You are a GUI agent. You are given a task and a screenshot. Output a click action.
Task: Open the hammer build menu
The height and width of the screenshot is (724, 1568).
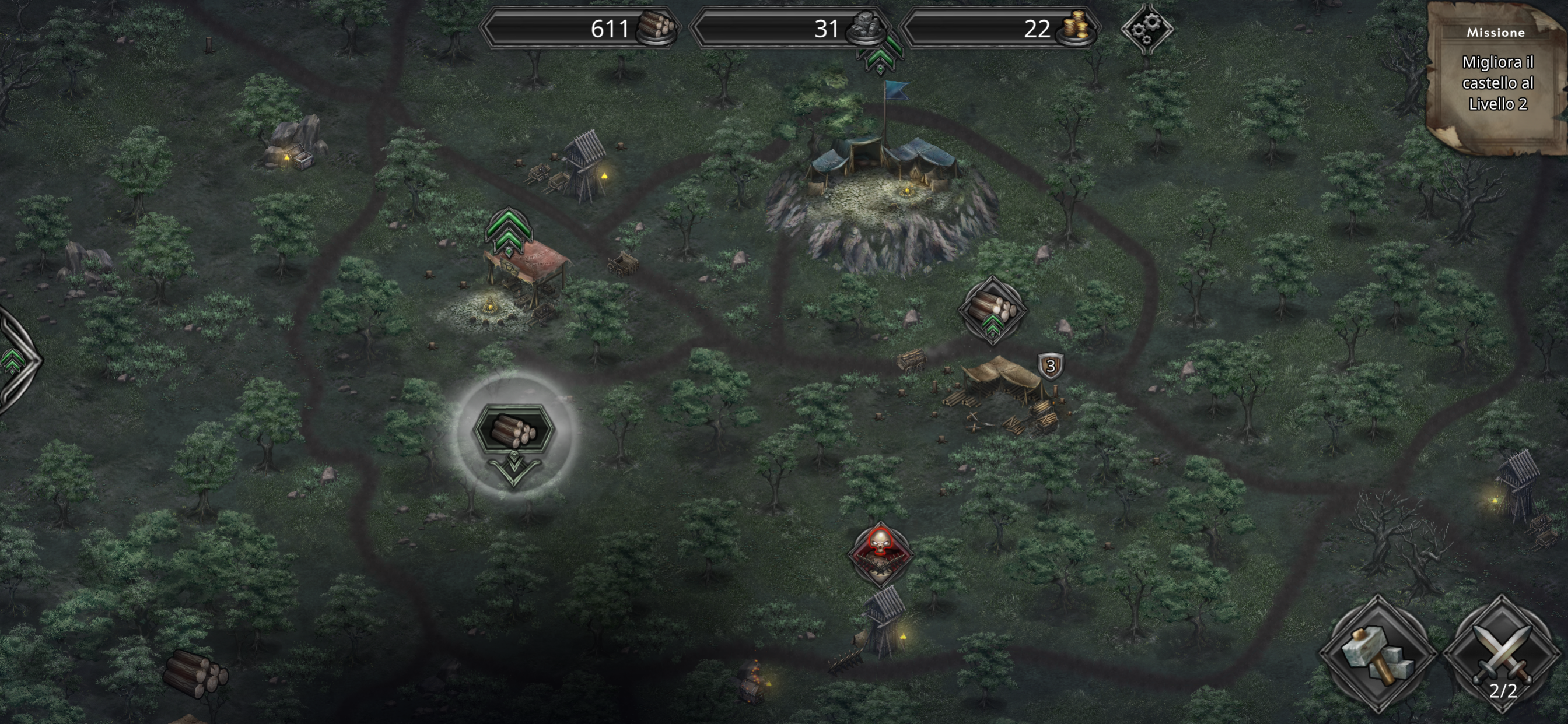[x=1377, y=655]
